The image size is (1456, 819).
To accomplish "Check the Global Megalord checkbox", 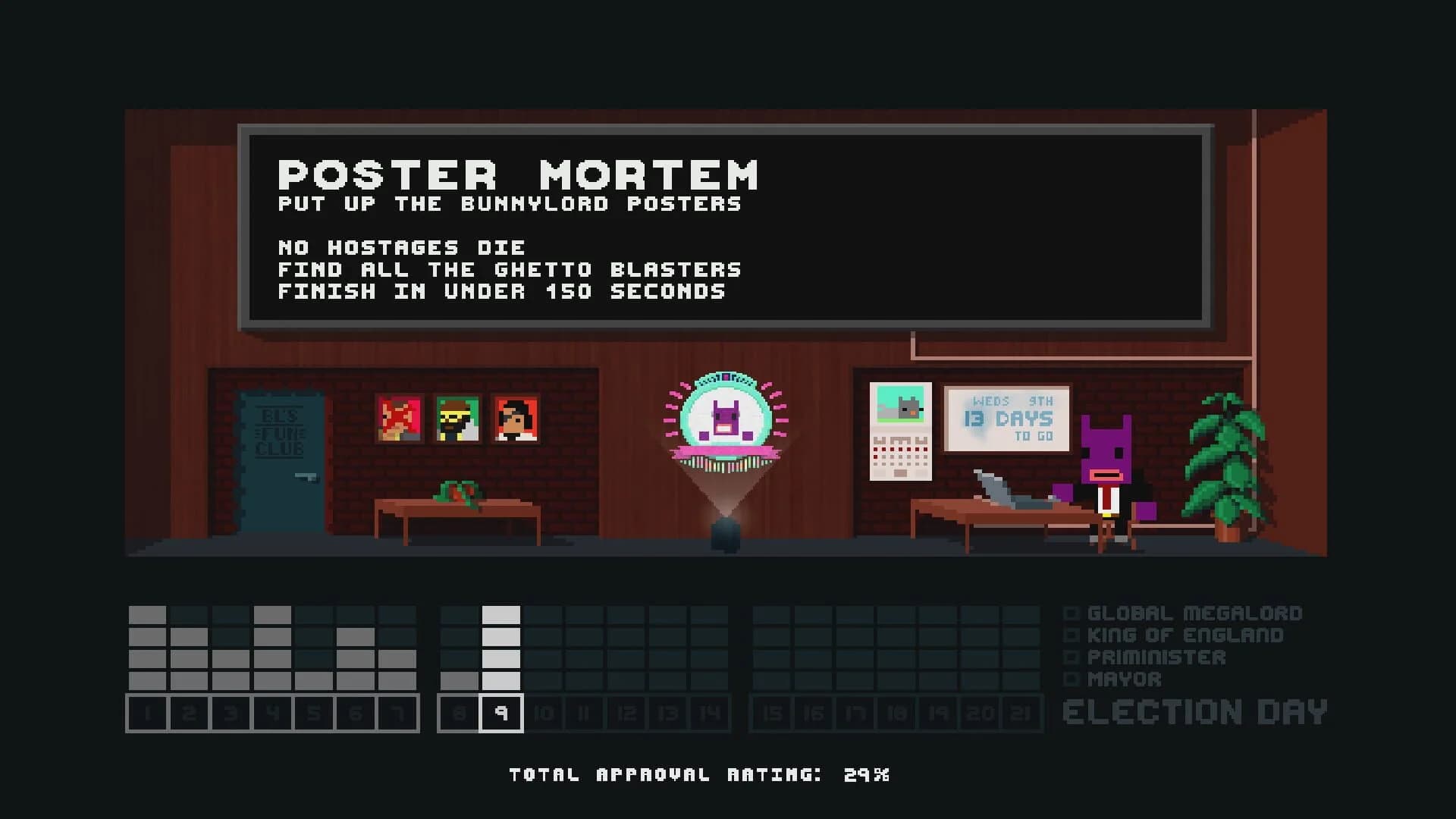I will click(1072, 614).
